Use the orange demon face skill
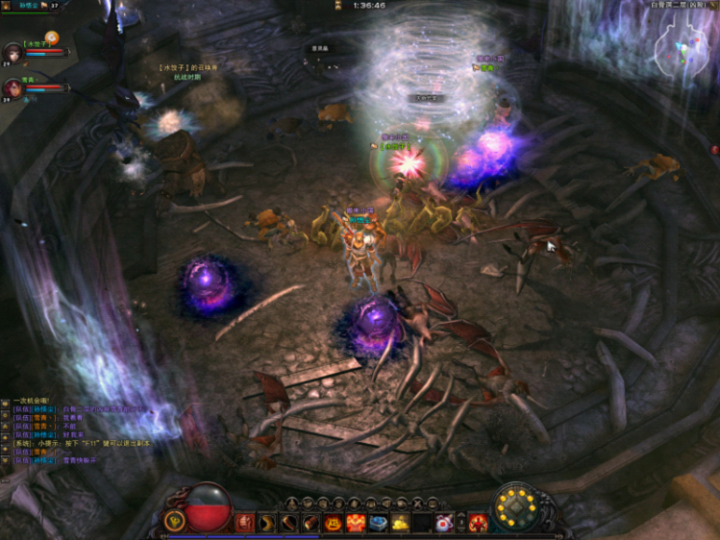The height and width of the screenshot is (540, 720). tap(333, 522)
